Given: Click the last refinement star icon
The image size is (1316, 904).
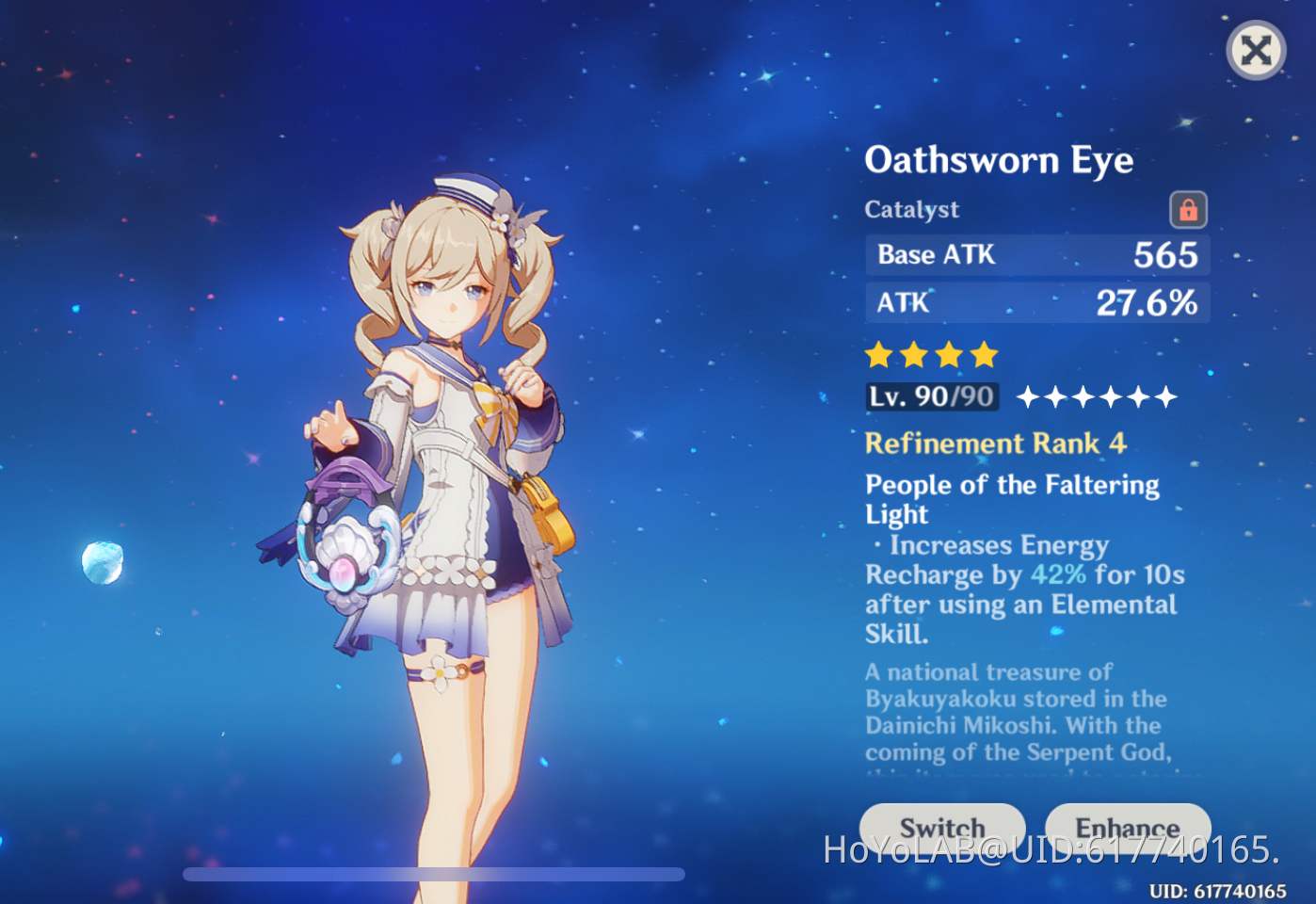Looking at the screenshot, I should pos(1167,398).
